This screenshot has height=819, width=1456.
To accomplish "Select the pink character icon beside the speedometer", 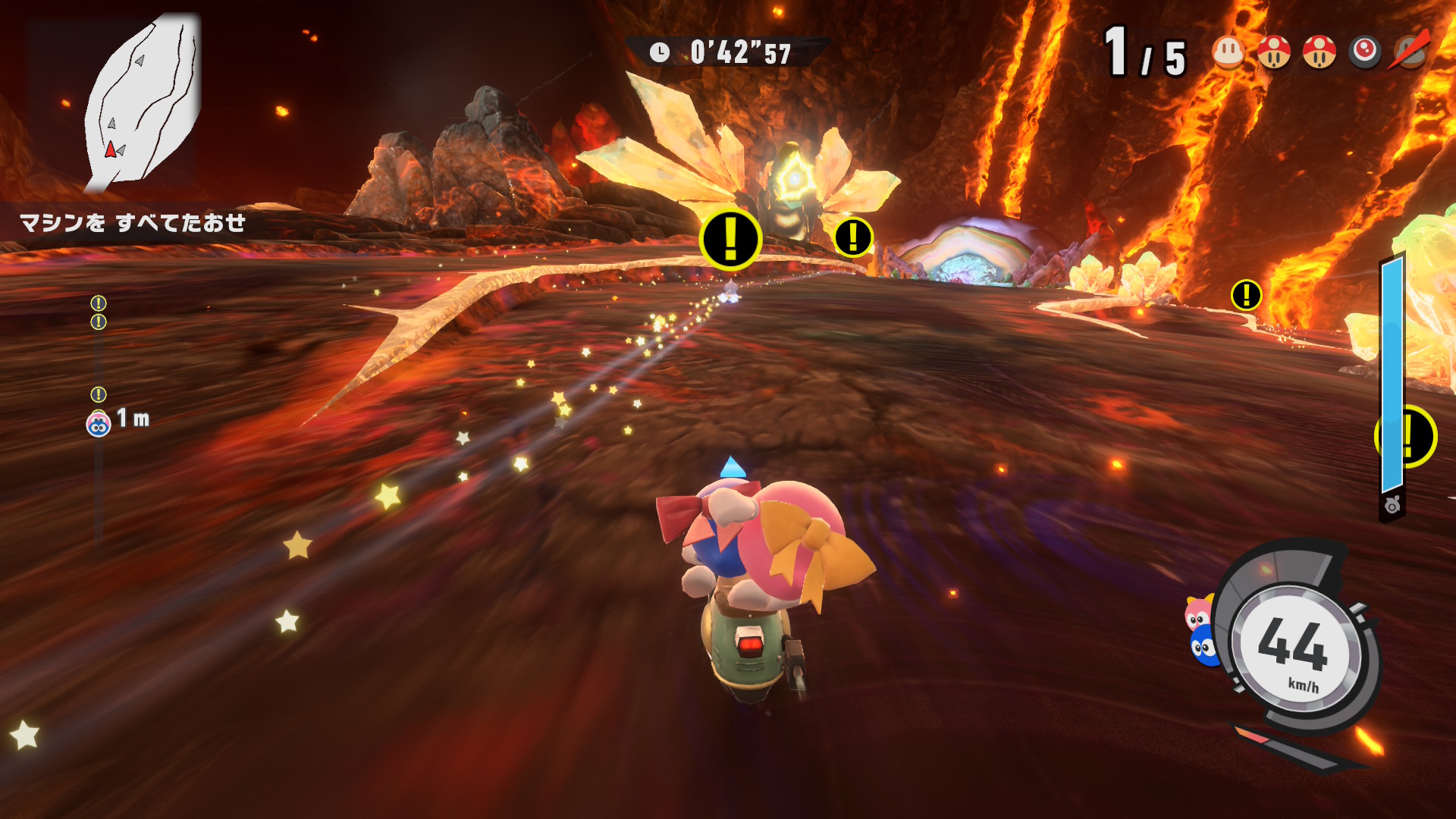I will pyautogui.click(x=1197, y=613).
